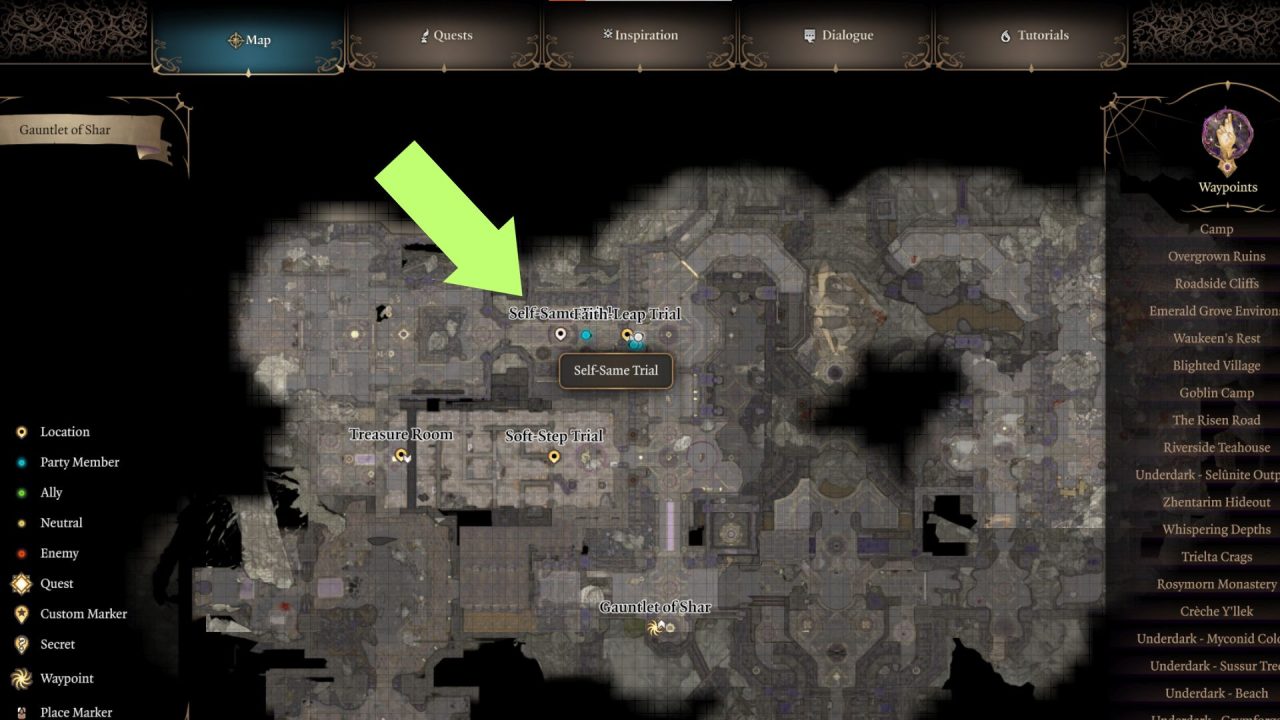
Task: Select the Camp waypoint
Action: tap(1216, 229)
